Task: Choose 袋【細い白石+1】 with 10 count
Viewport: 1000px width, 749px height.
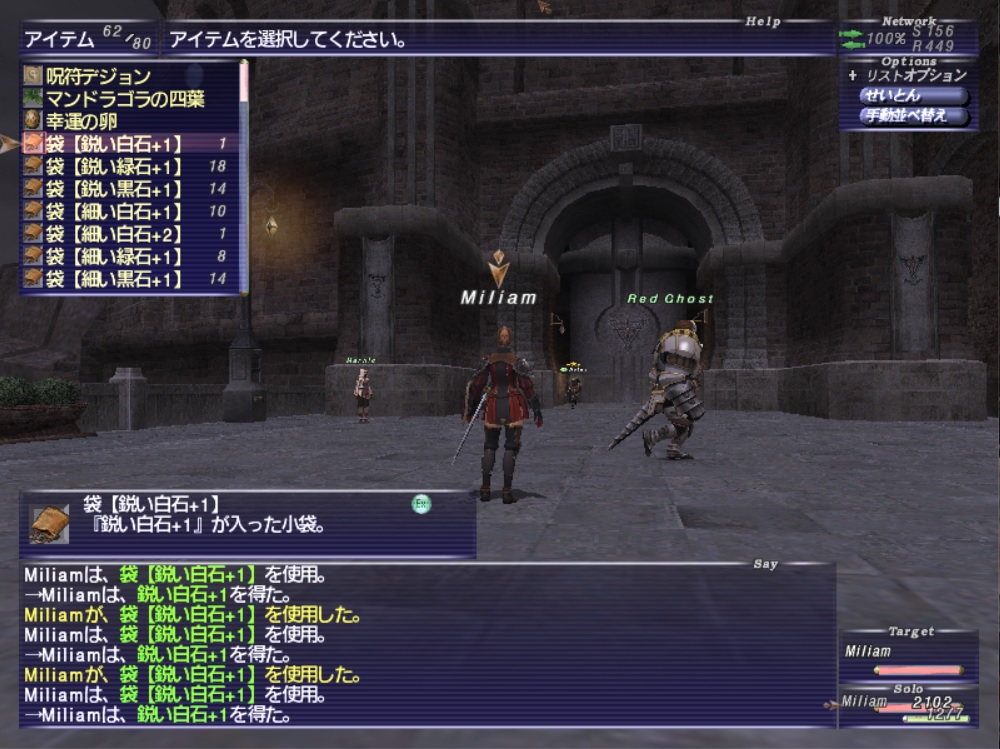Action: click(x=114, y=212)
